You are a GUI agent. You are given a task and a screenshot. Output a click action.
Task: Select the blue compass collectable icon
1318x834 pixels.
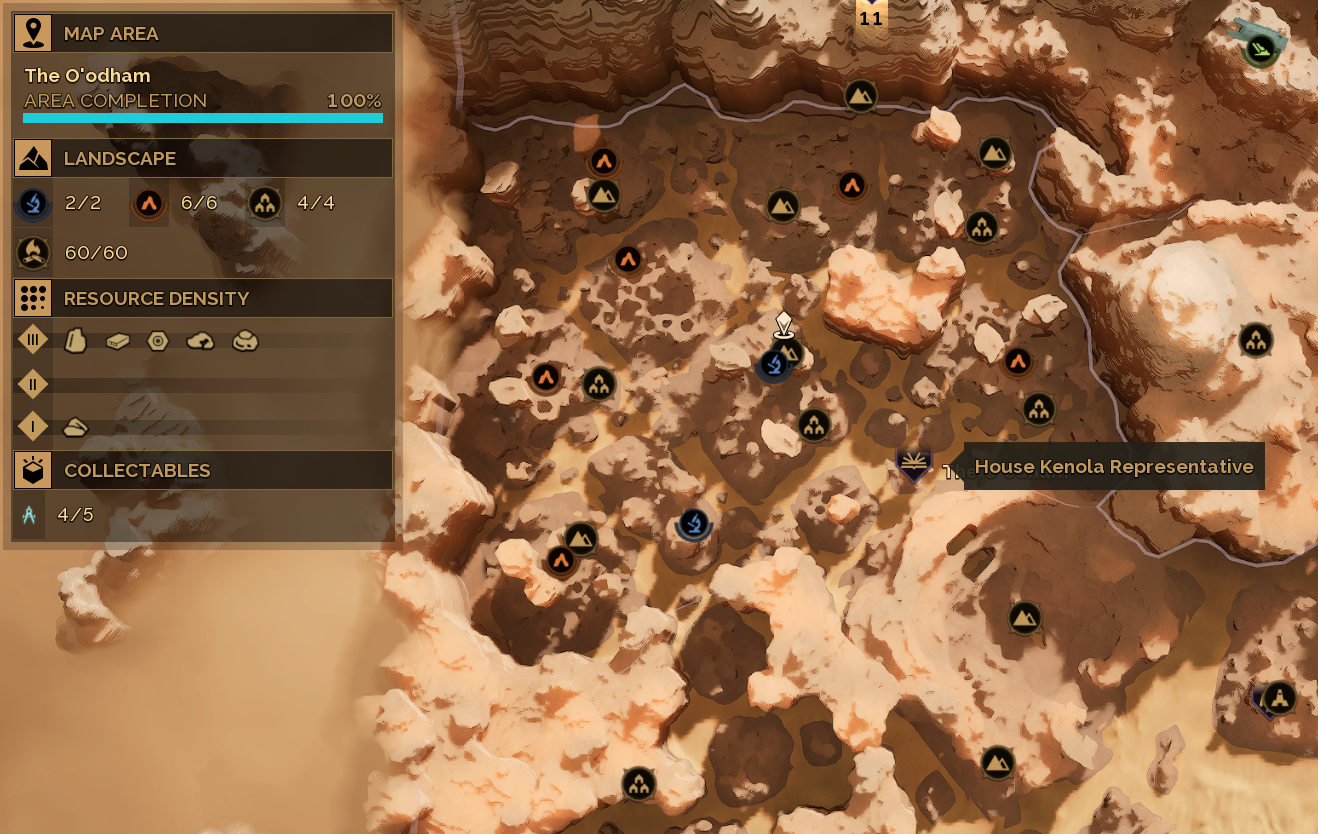[29, 515]
